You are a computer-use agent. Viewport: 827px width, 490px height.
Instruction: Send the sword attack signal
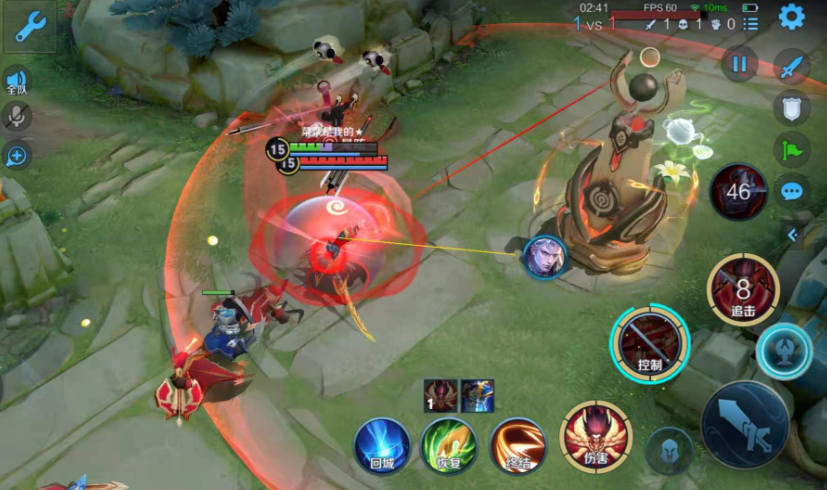click(x=792, y=67)
